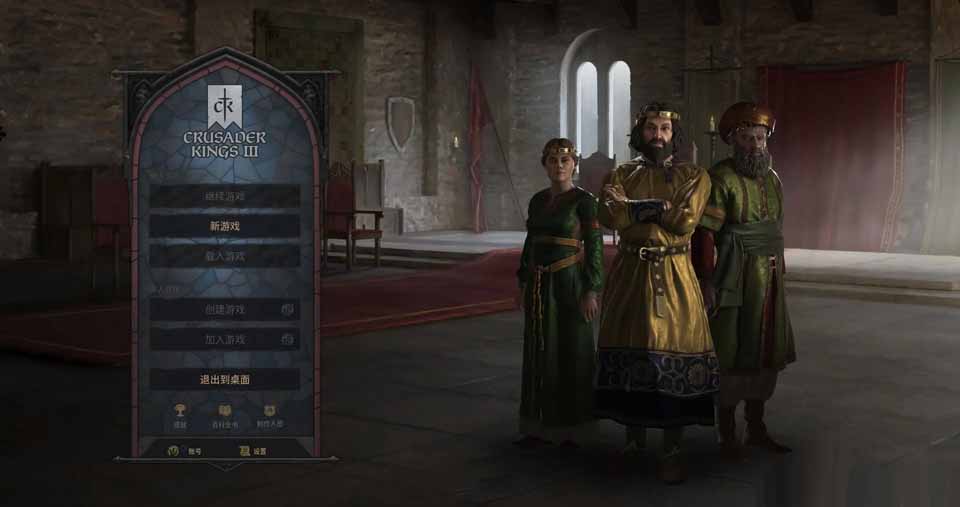
Task: Start a new game with 新游戏
Action: [225, 227]
